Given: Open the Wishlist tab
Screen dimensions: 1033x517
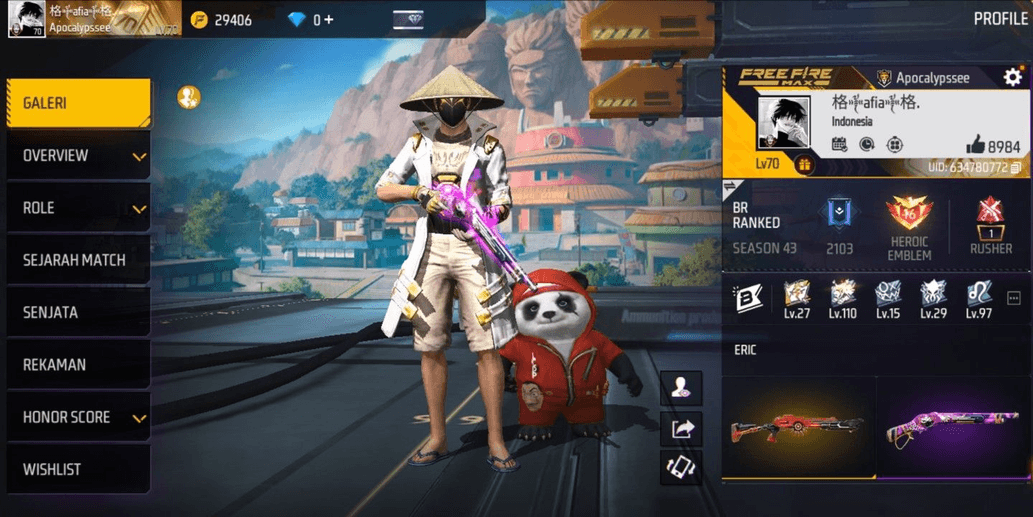Looking at the screenshot, I should [x=78, y=469].
